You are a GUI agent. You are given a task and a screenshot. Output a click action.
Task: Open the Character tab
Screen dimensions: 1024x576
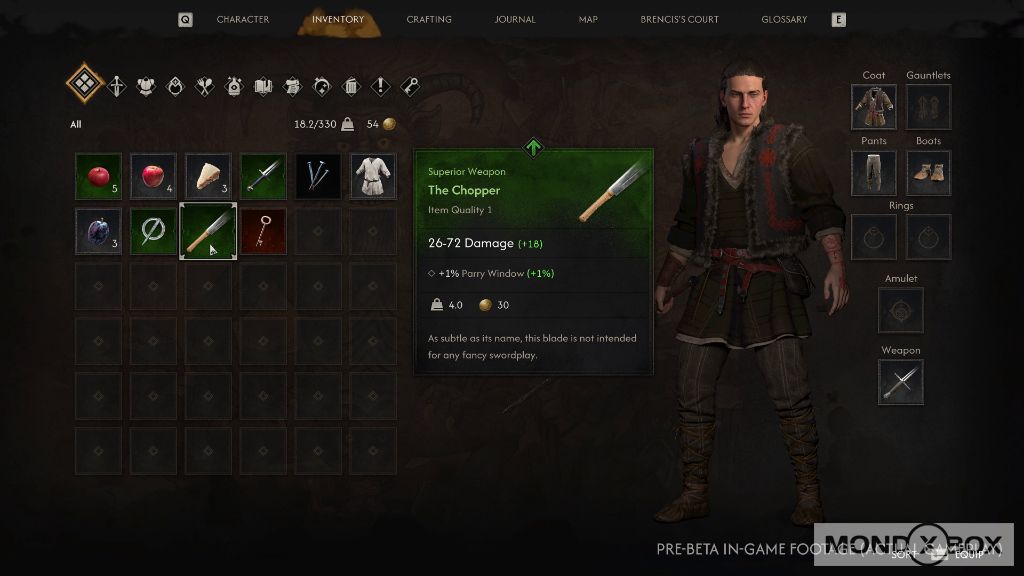point(242,19)
